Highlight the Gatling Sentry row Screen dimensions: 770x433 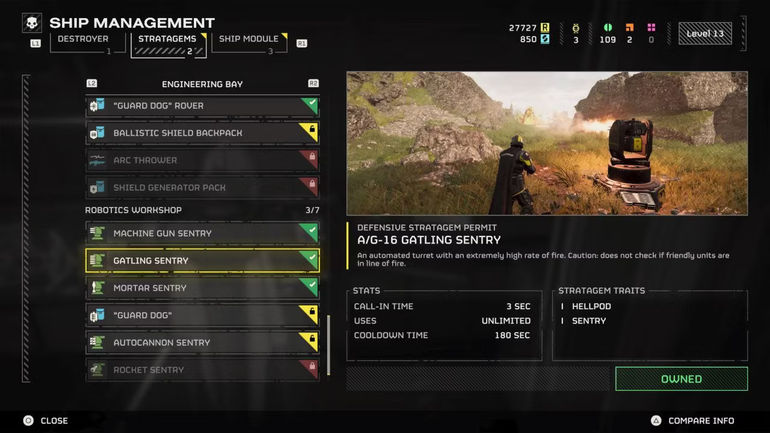coord(202,261)
